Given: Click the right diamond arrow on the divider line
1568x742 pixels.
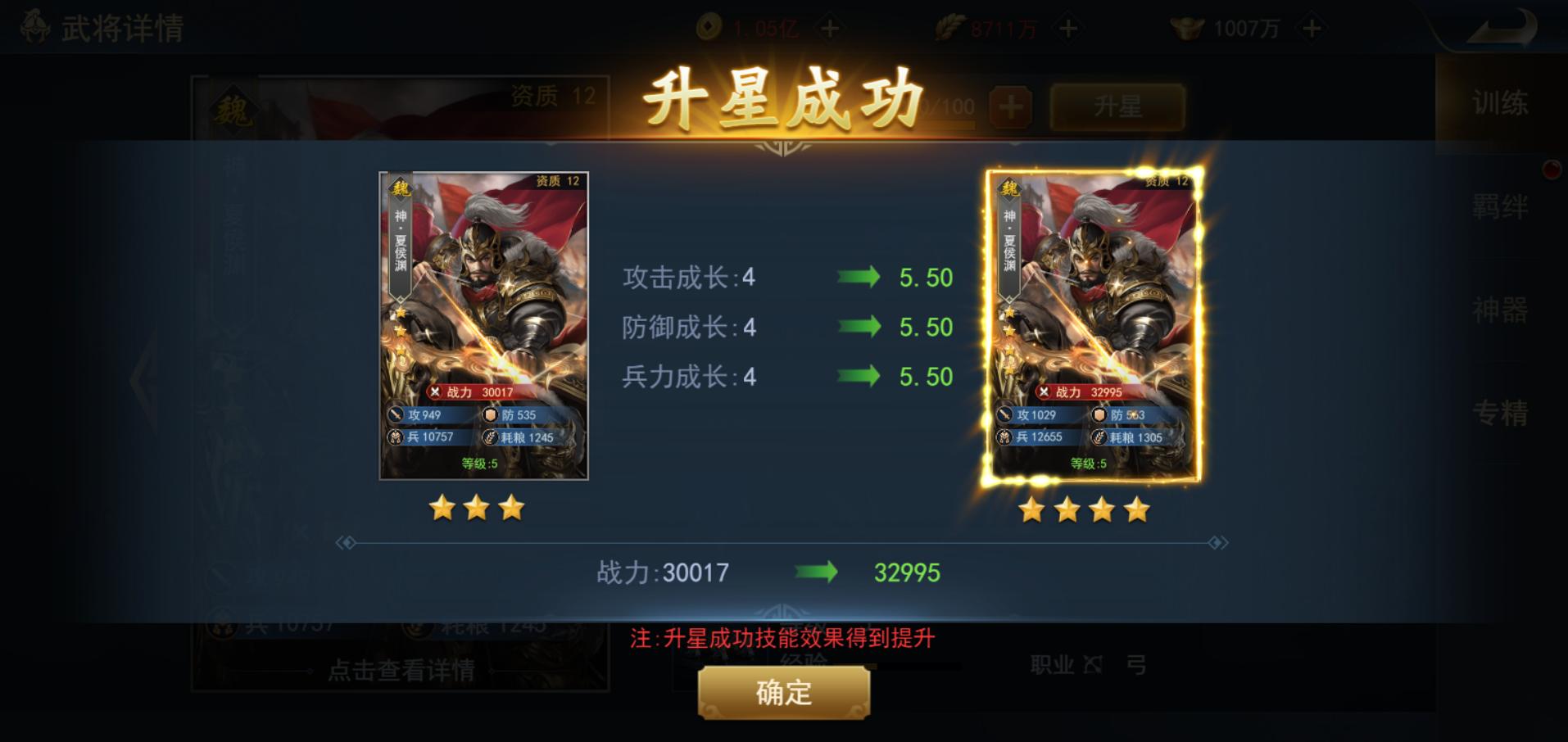Looking at the screenshot, I should (x=1217, y=541).
